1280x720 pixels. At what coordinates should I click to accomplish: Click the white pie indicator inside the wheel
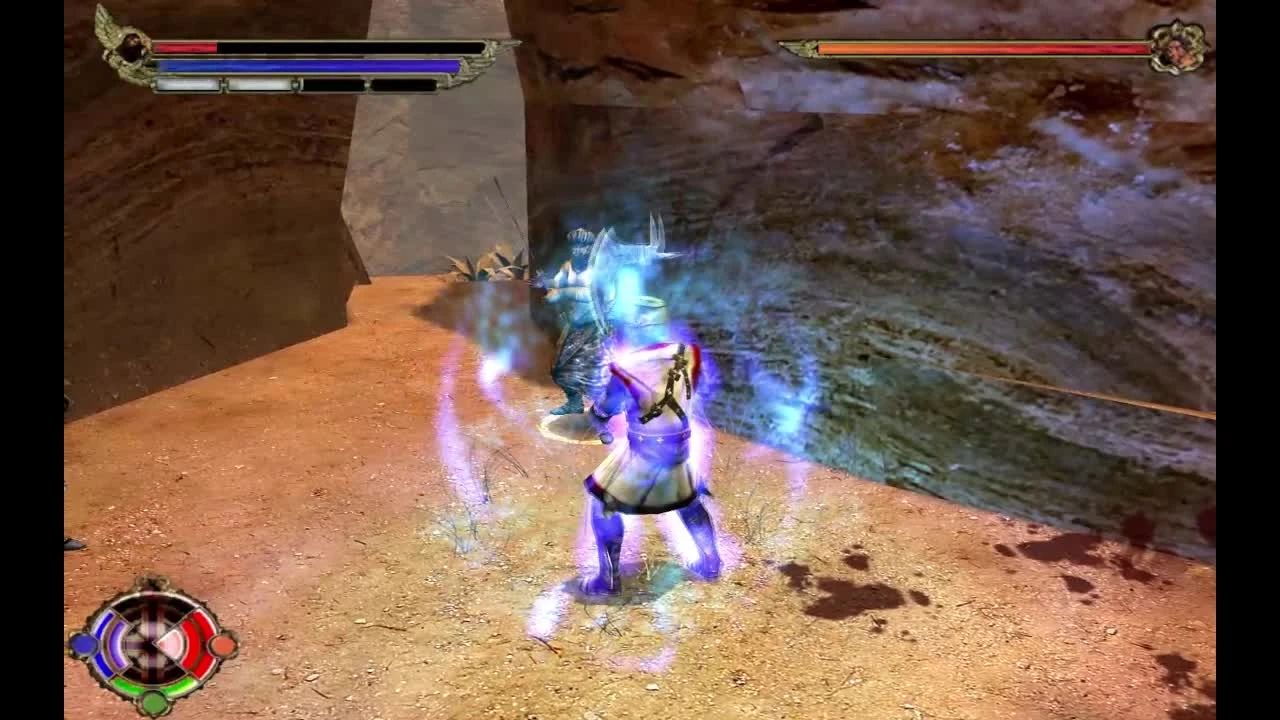tap(170, 643)
